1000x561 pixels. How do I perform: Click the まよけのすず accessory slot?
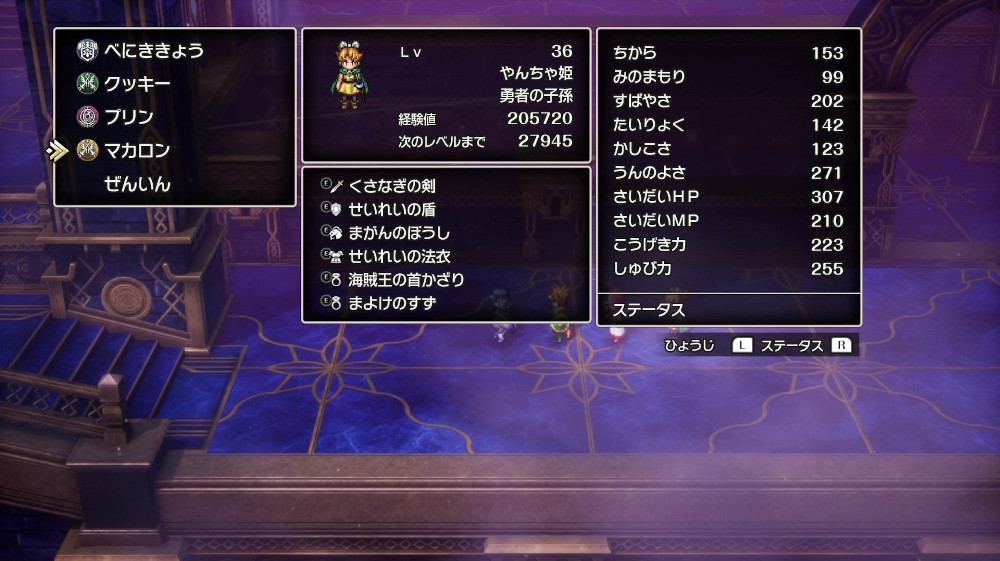[391, 302]
